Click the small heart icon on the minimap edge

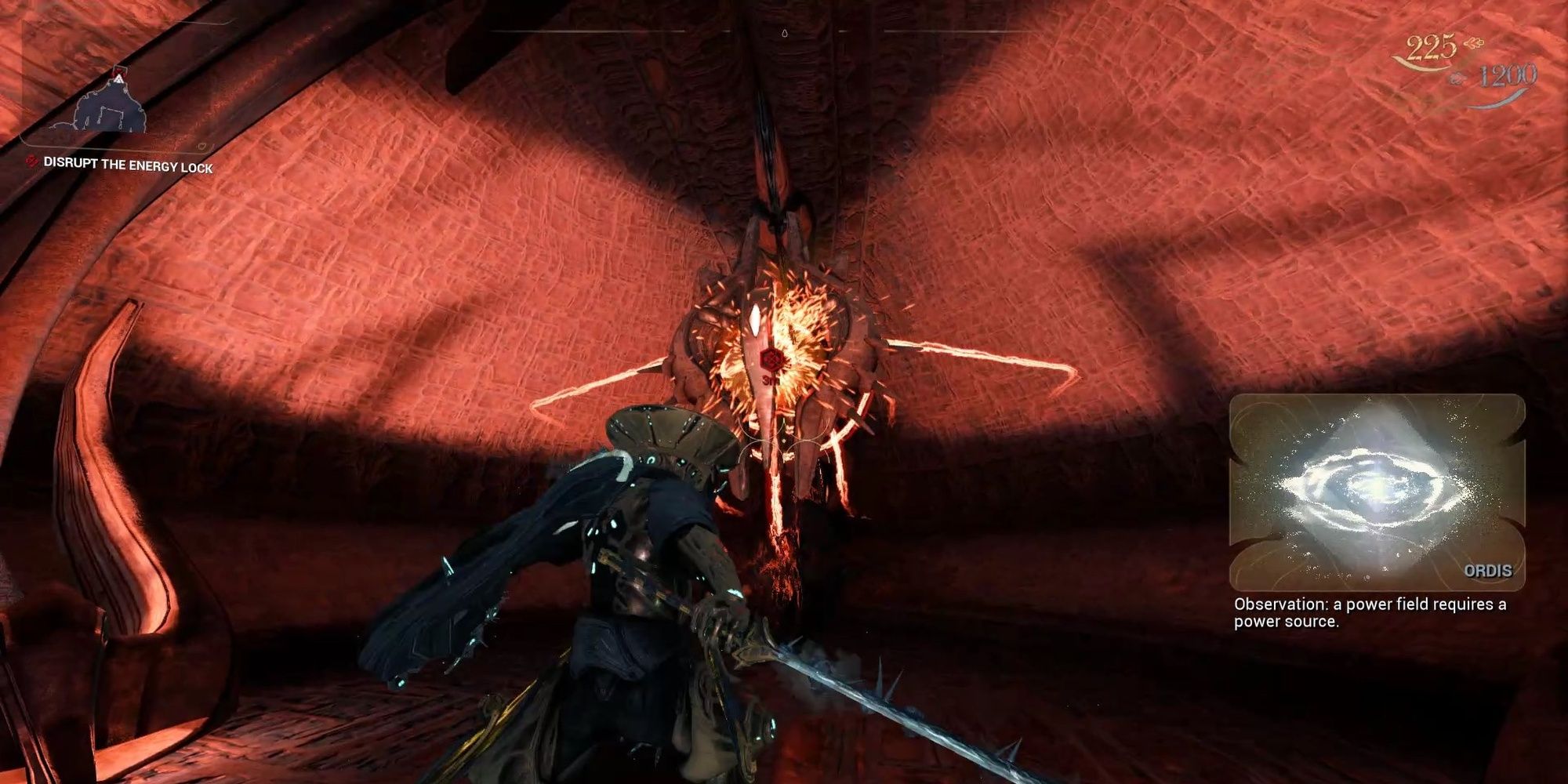(x=203, y=146)
